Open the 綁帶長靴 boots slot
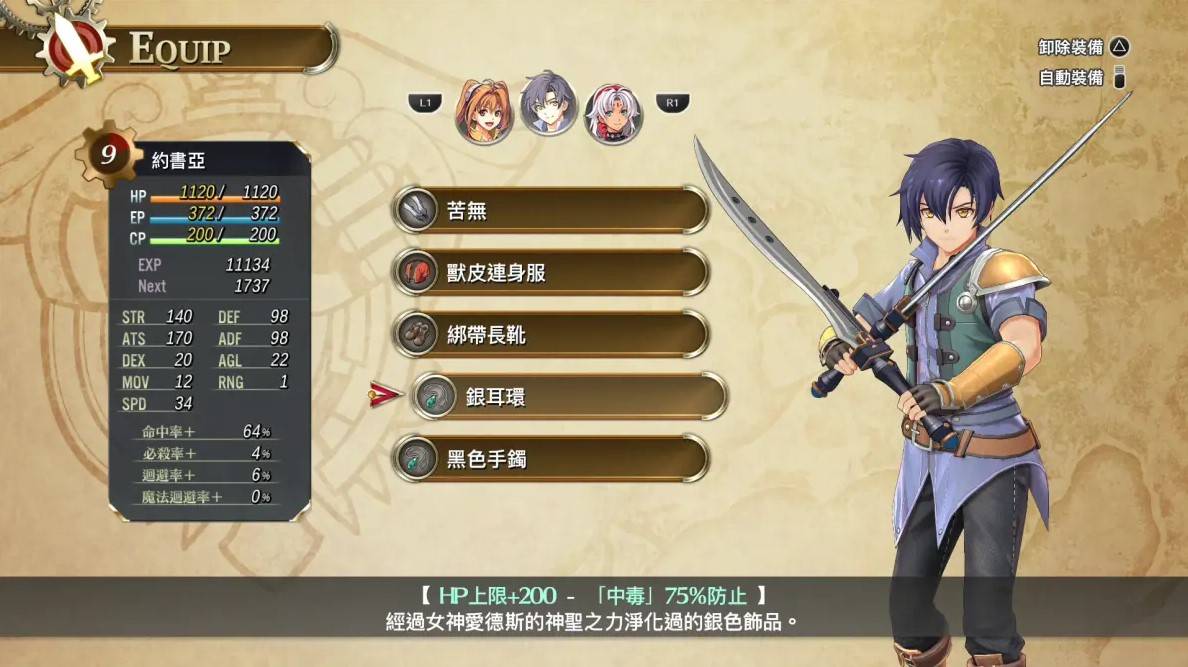Screen dimensions: 1188x667 (550, 334)
